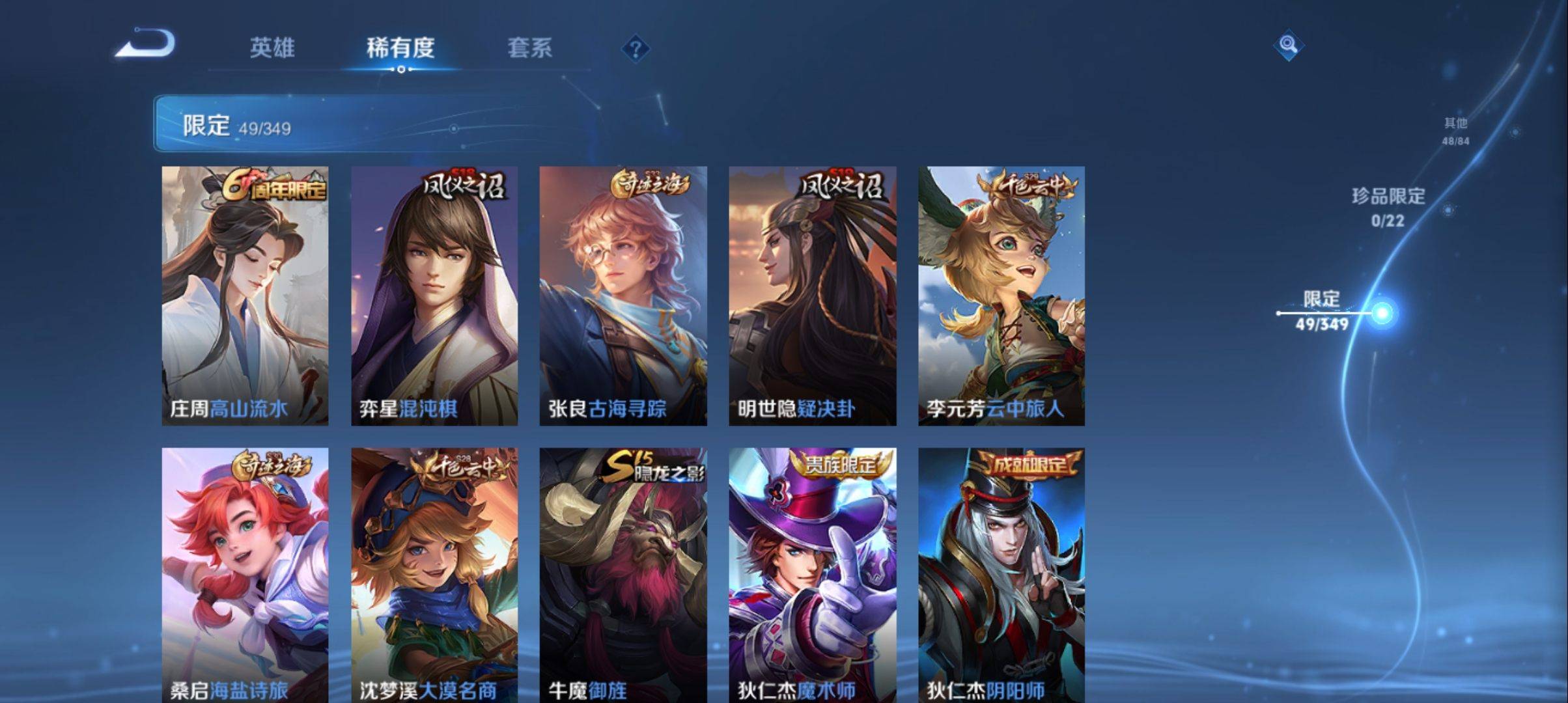Viewport: 1568px width, 703px height.
Task: View 张良 古海寻踪 skin card
Action: pos(623,296)
